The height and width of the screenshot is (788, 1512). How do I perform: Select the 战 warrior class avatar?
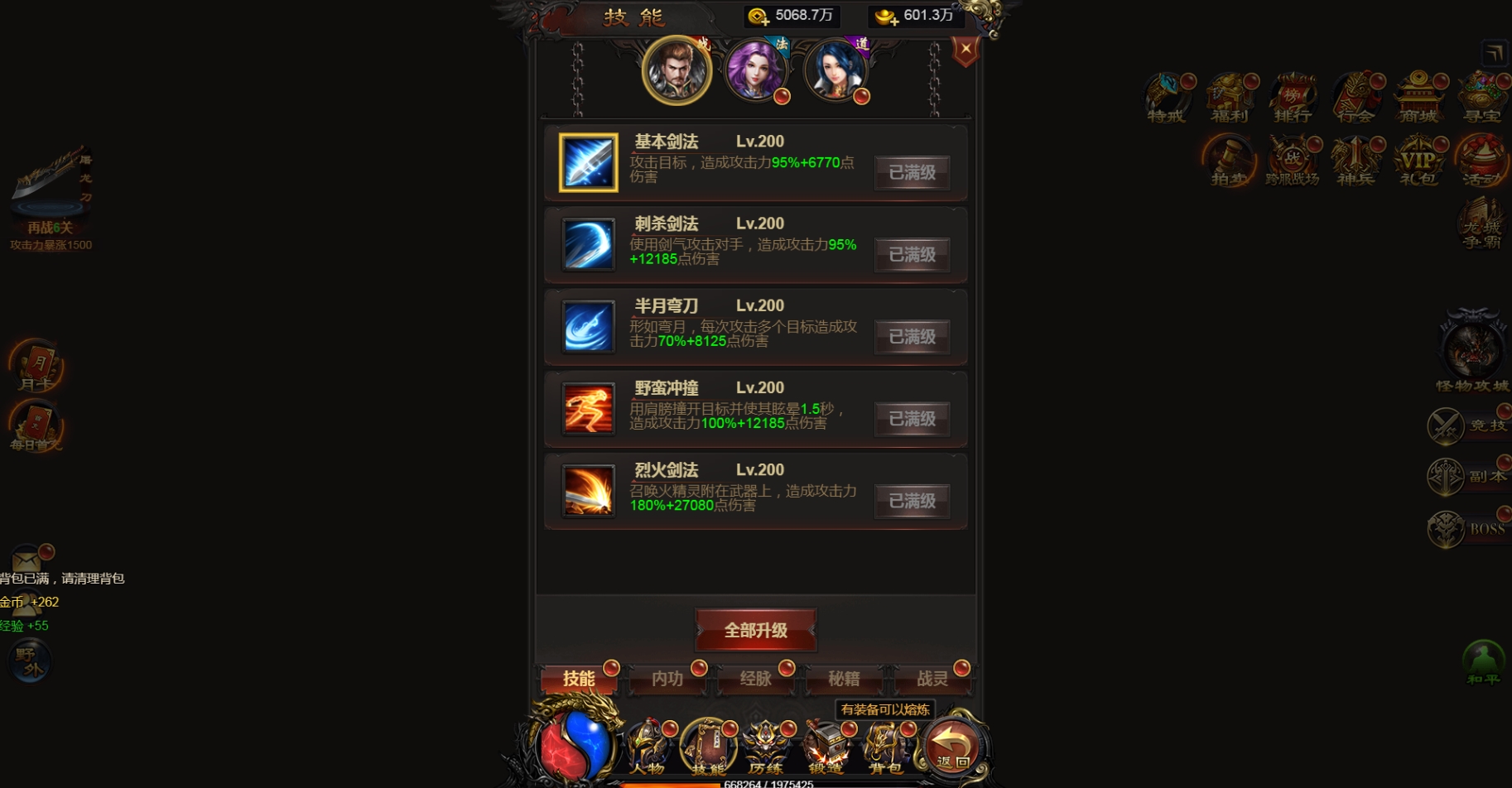pos(676,70)
